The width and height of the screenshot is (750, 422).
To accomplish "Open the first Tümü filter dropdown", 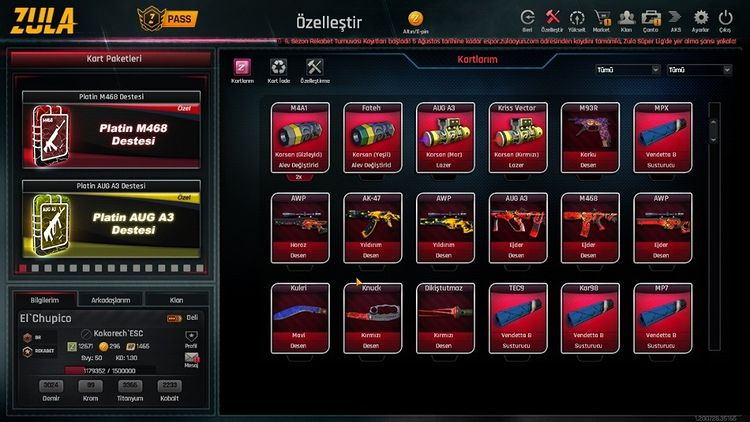I will point(627,70).
